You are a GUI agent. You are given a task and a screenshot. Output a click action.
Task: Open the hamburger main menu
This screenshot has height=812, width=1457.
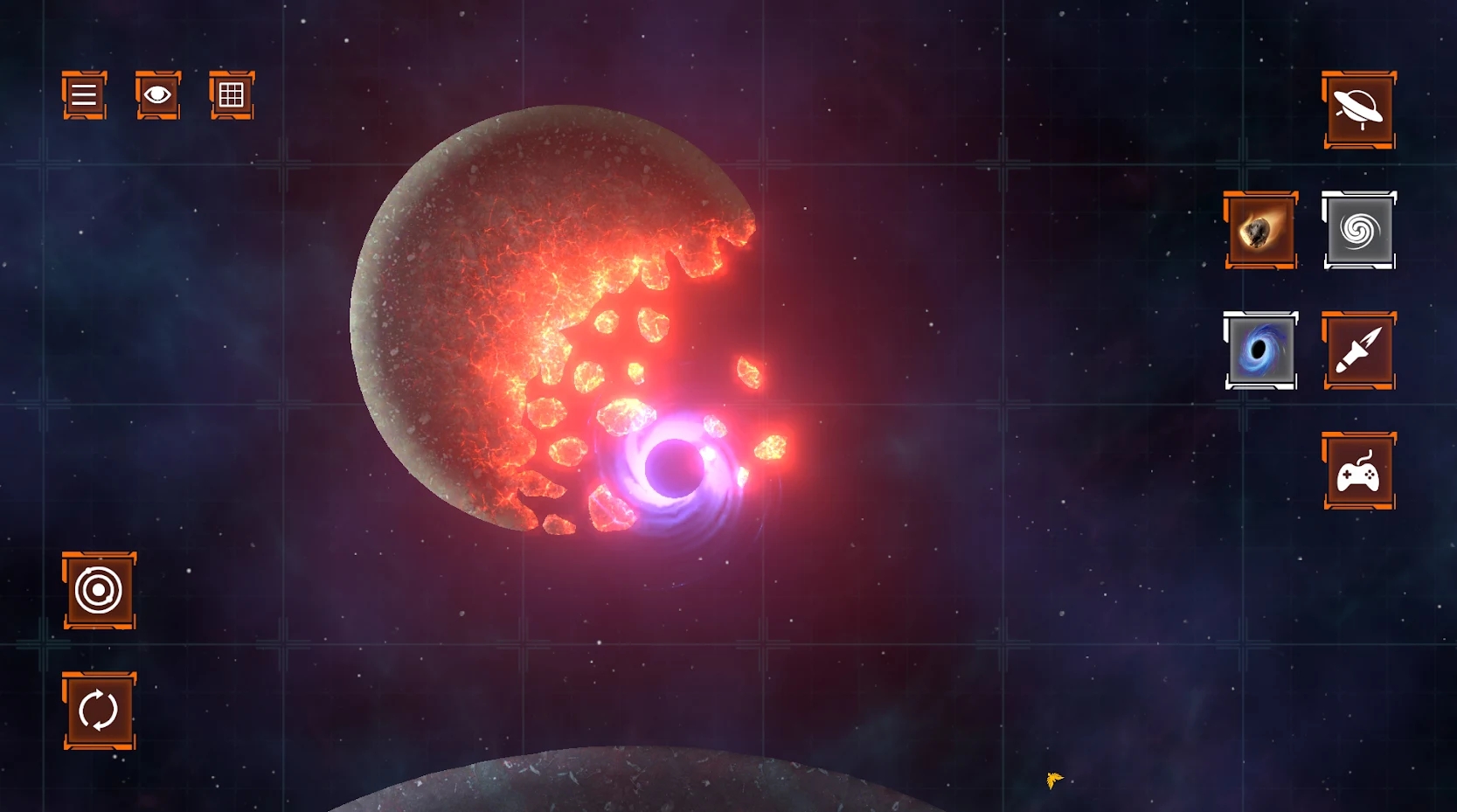tap(83, 96)
